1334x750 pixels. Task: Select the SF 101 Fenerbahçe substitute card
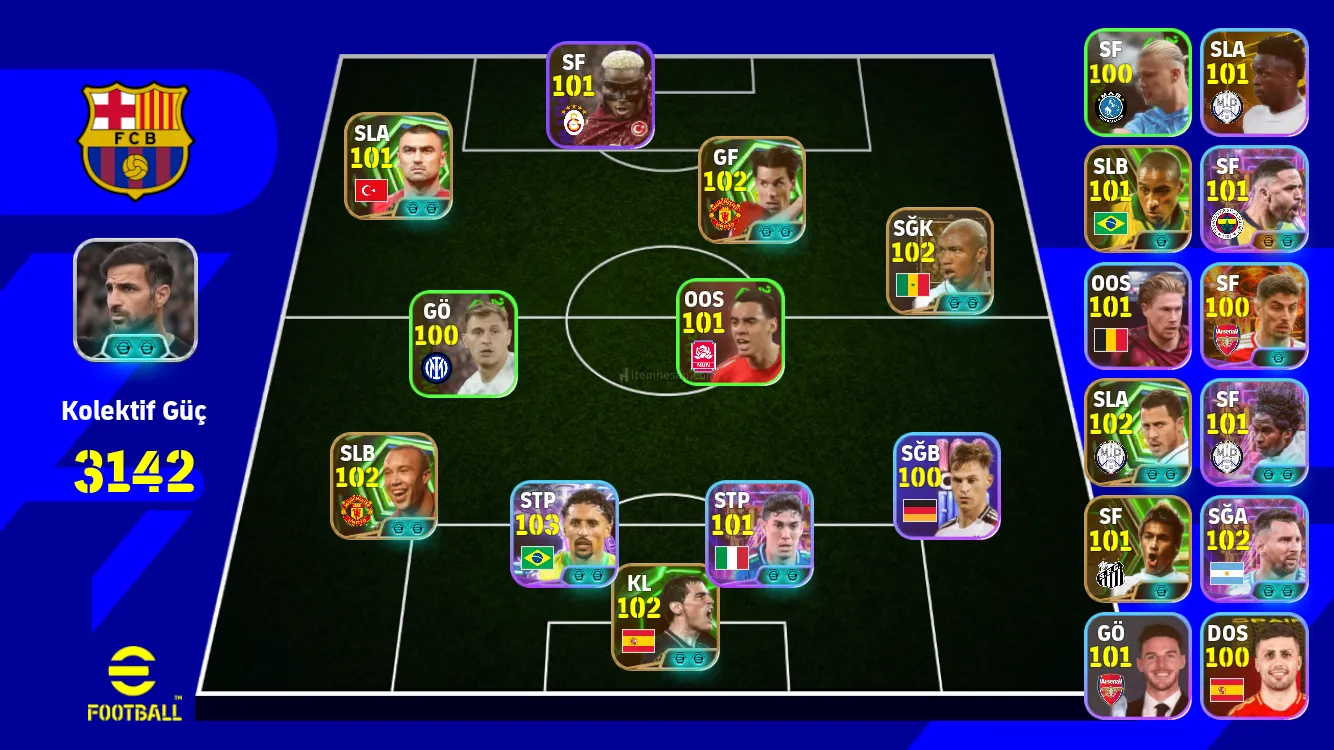tap(1254, 199)
